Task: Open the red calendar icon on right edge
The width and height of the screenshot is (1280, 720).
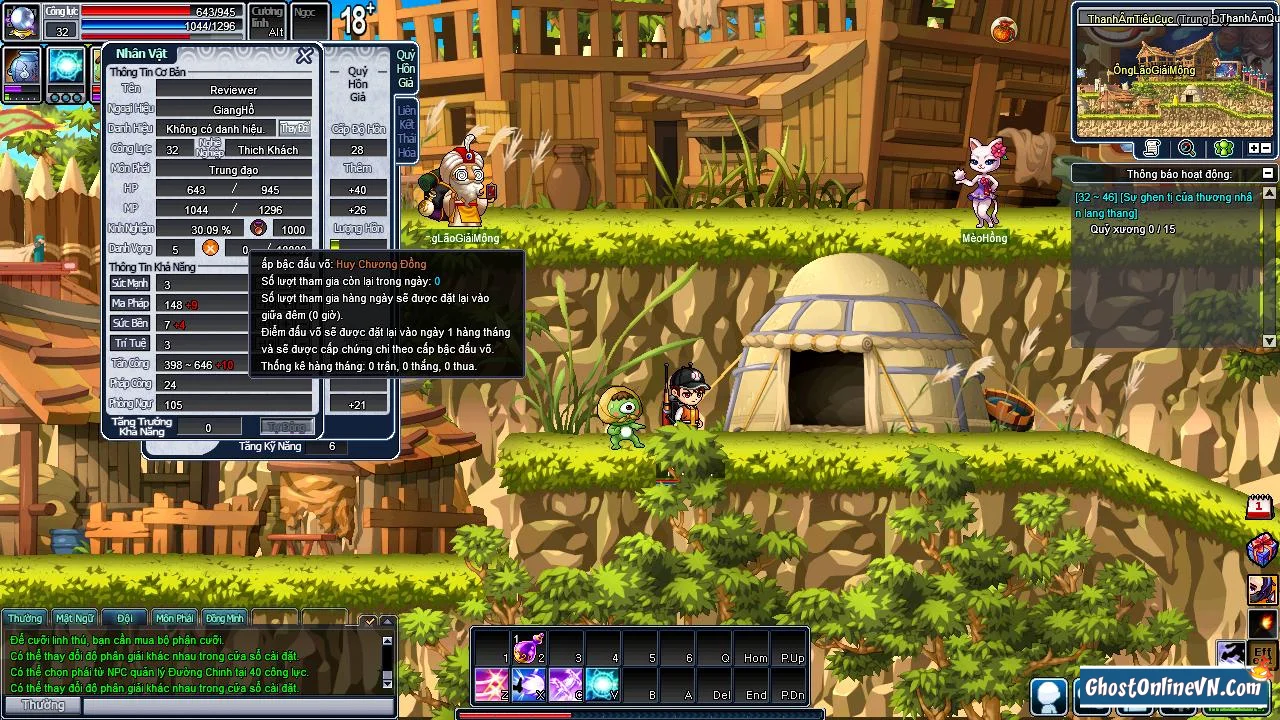Action: (x=1259, y=507)
